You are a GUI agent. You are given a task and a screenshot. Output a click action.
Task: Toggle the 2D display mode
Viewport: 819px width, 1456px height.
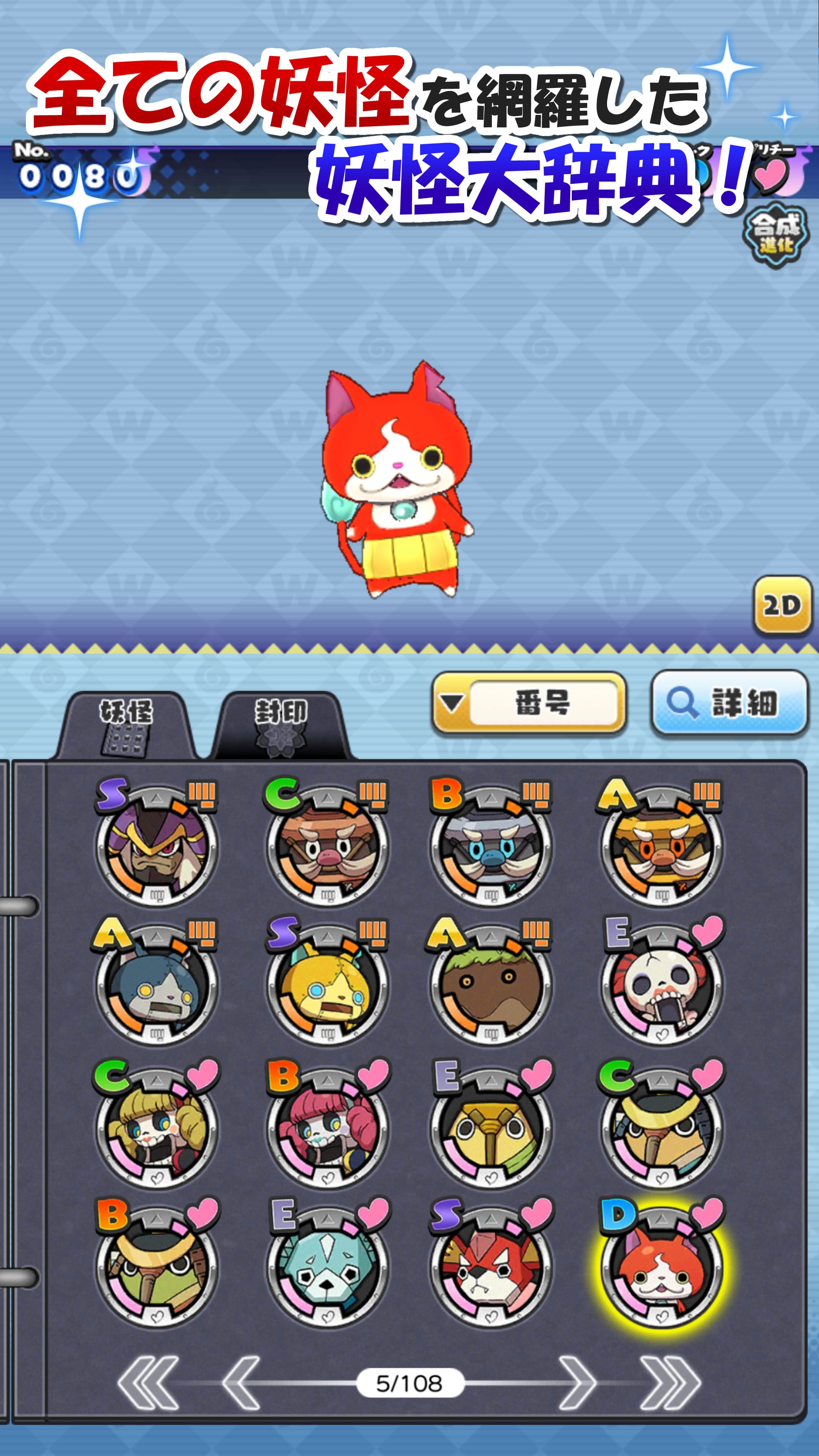point(782,605)
